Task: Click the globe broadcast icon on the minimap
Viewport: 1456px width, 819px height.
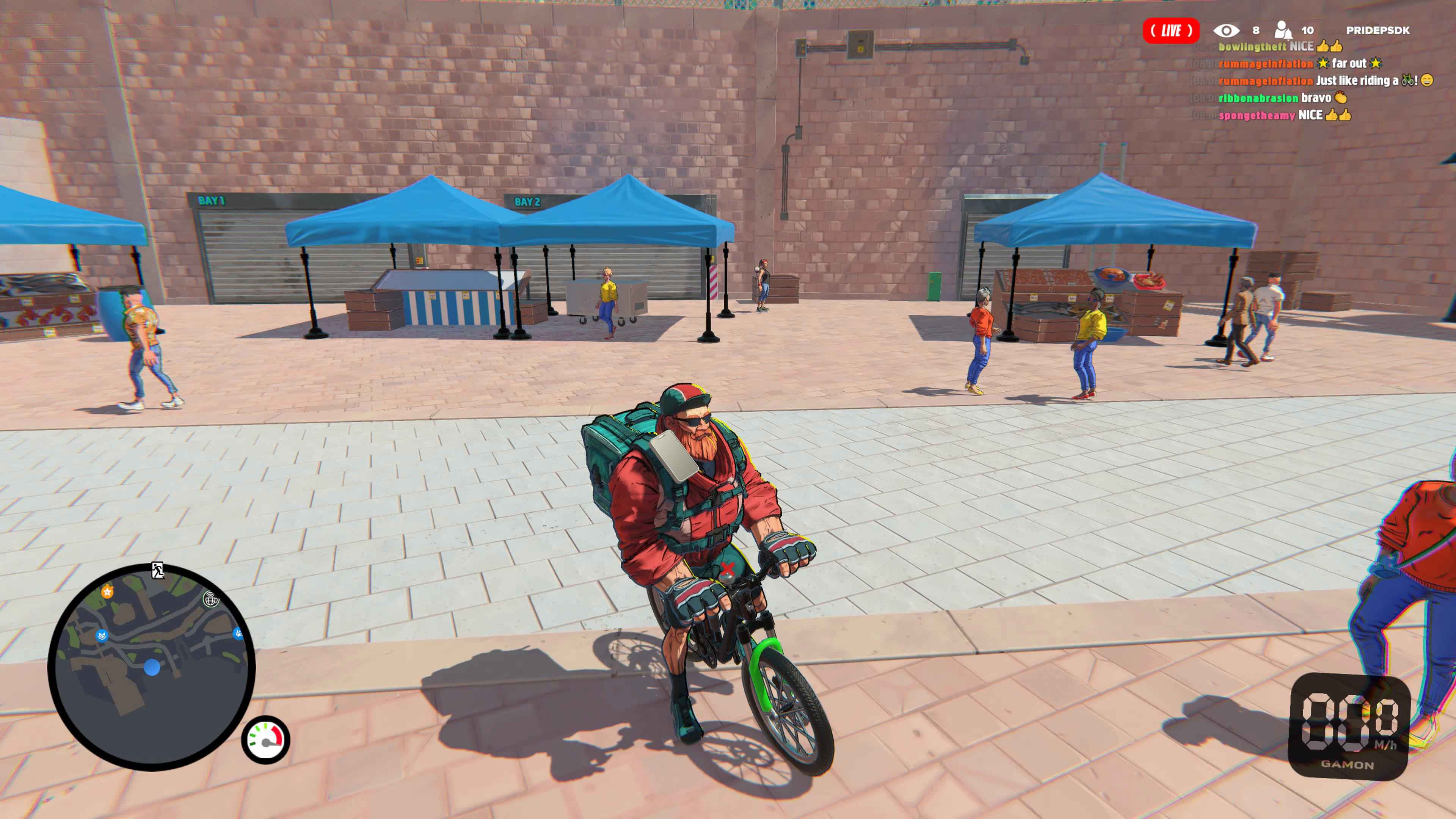Action: click(x=211, y=600)
